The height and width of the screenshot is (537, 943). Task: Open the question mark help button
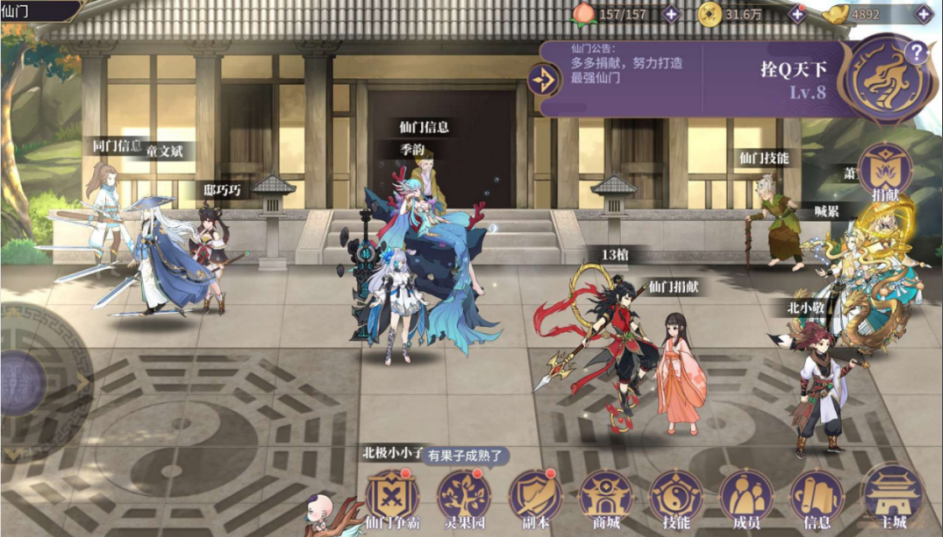pos(915,53)
